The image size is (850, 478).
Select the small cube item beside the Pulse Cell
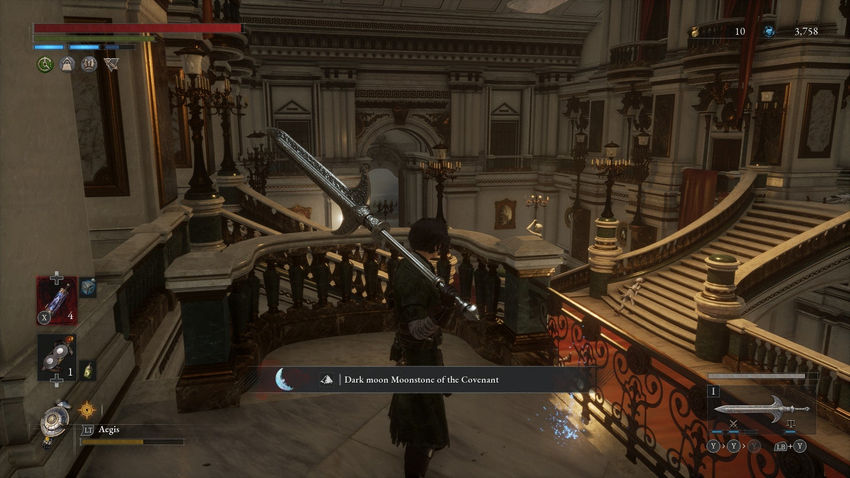pos(88,288)
